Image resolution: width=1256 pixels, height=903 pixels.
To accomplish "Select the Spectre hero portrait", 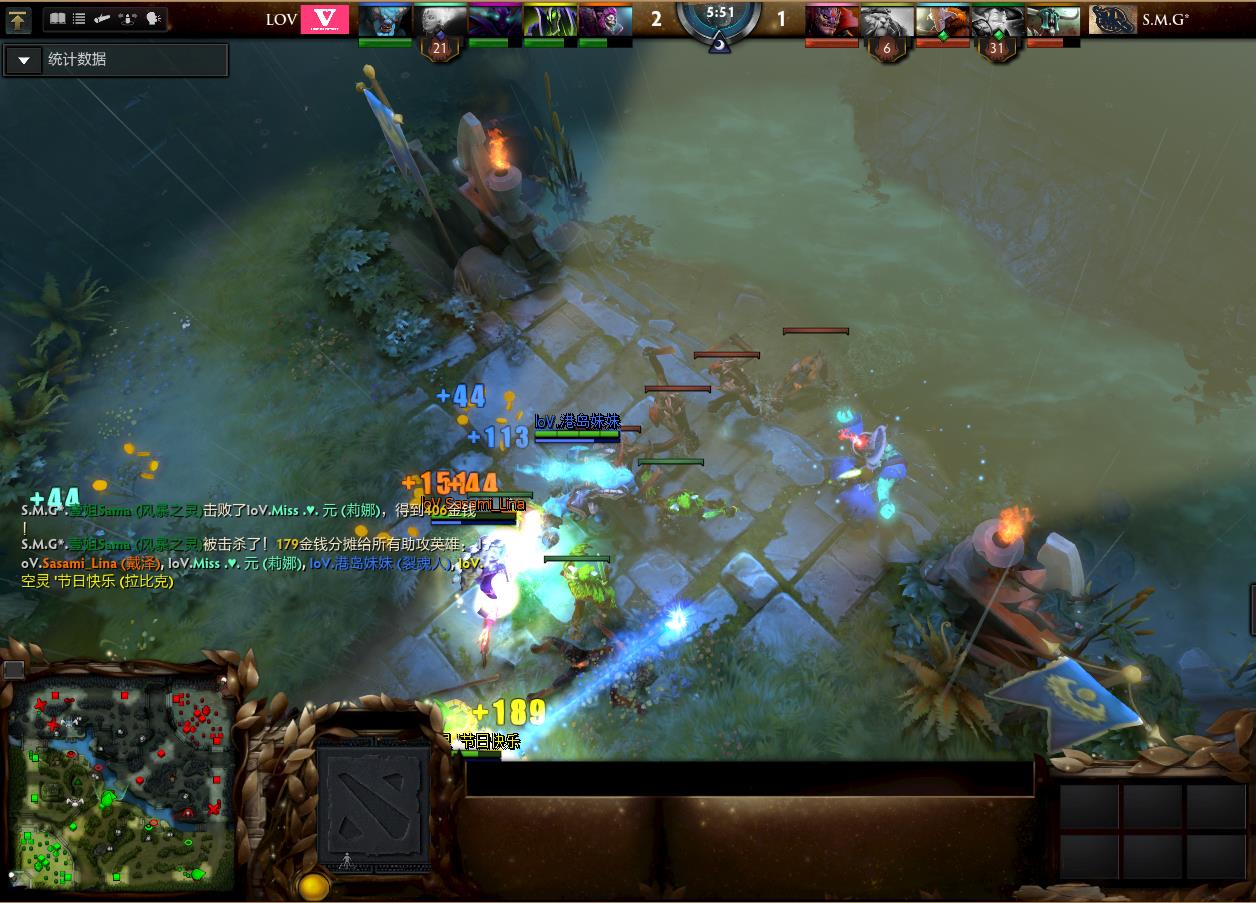I will click(494, 21).
